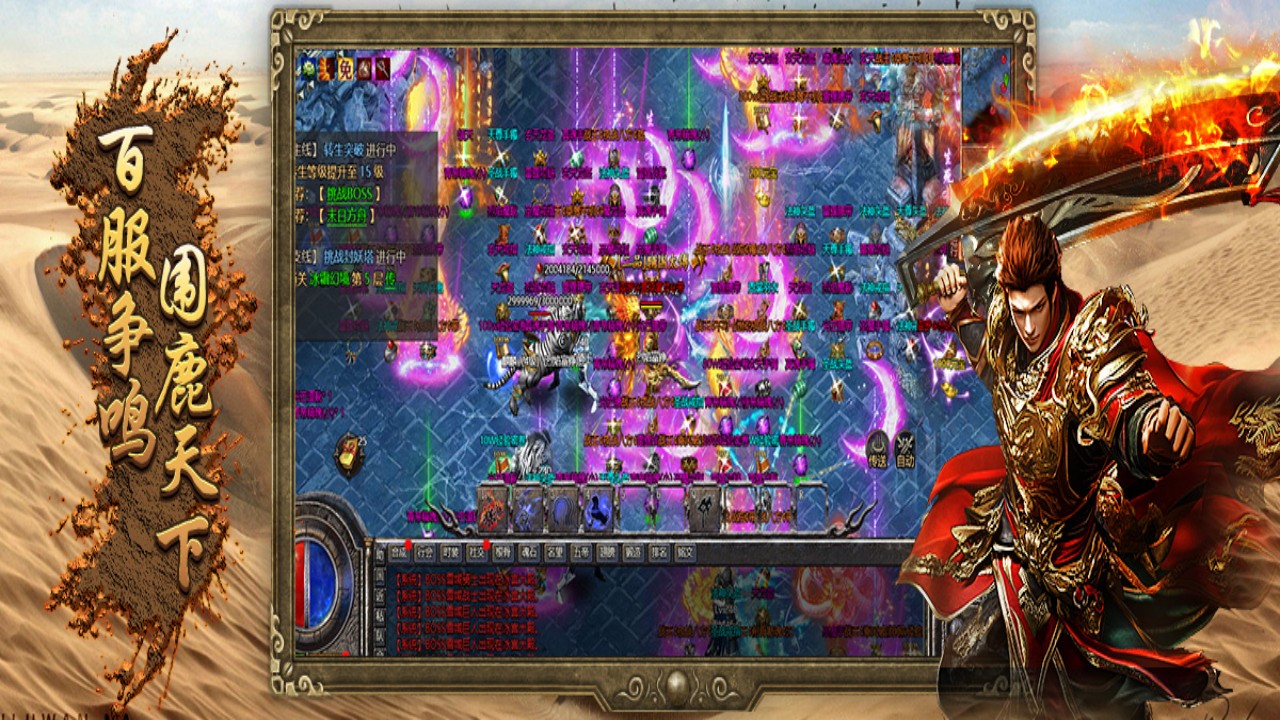The image size is (1280, 720).
Task: Tap the 传送 teleport button
Action: coord(877,452)
